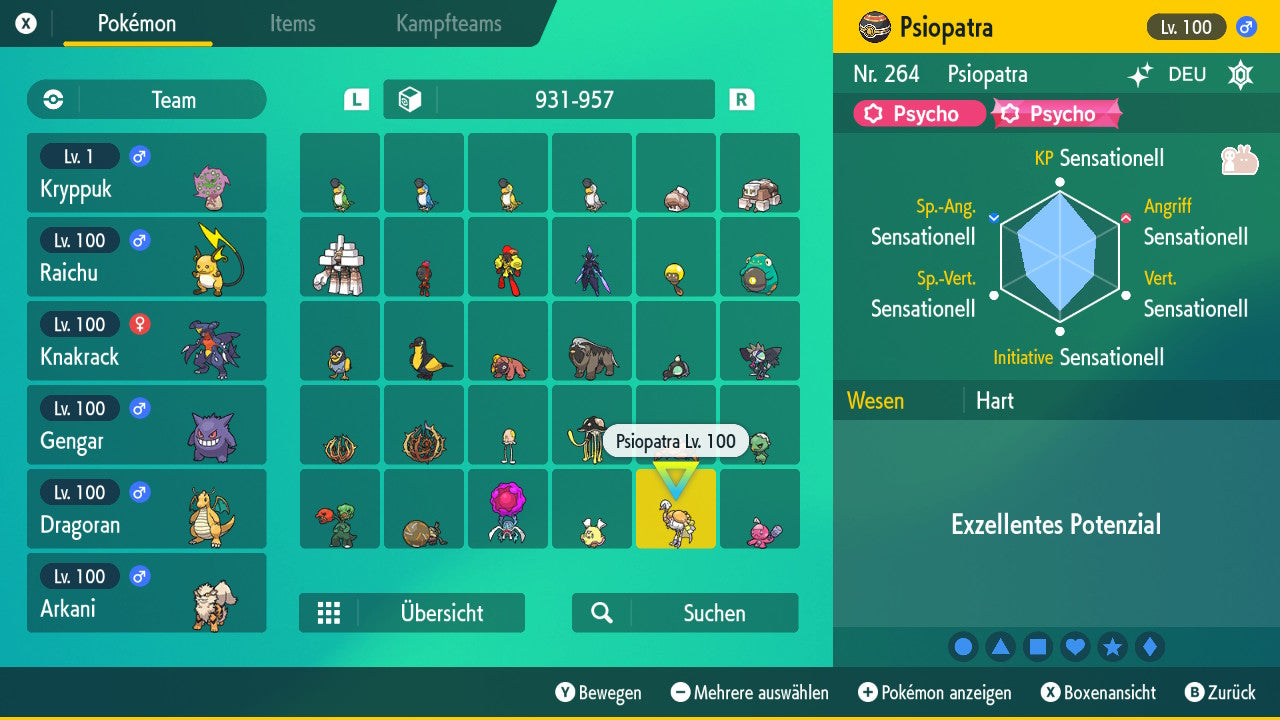Select Gengar in the team list

[146, 425]
